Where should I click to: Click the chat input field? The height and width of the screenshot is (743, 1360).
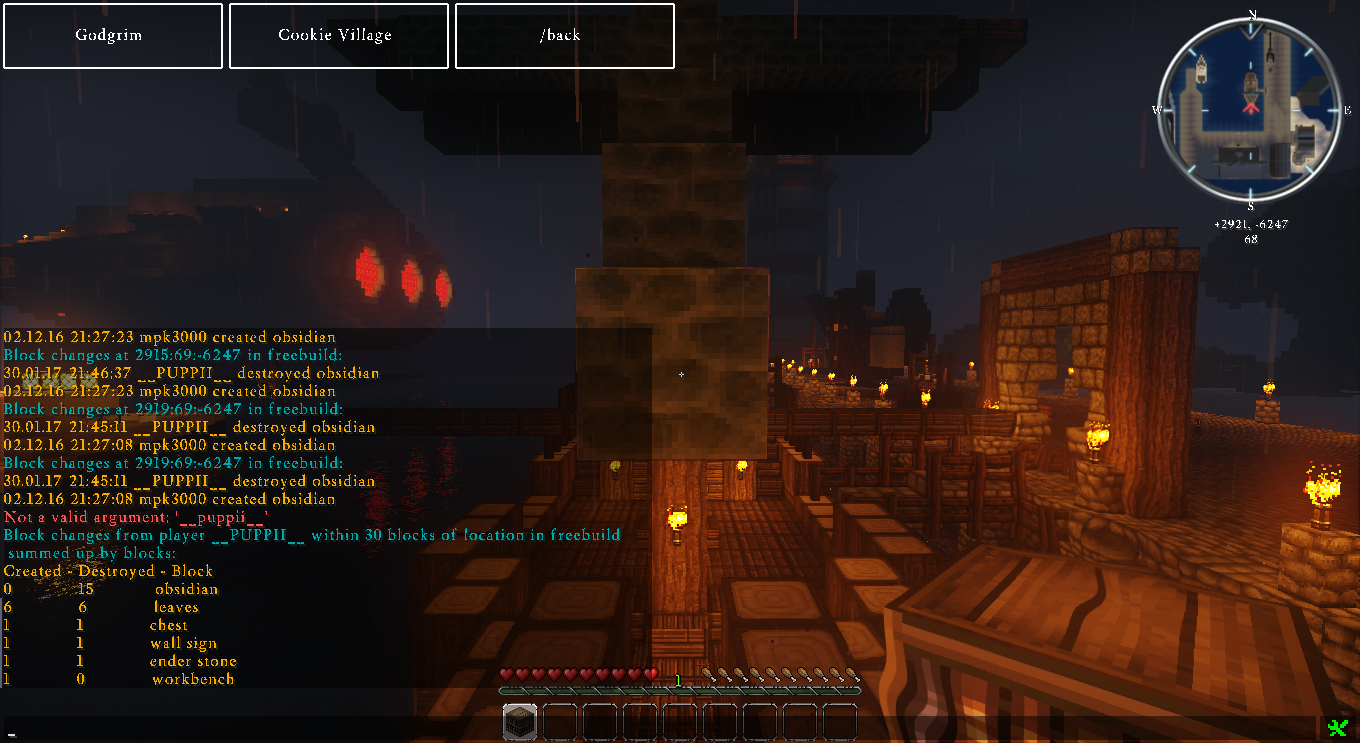[660, 729]
